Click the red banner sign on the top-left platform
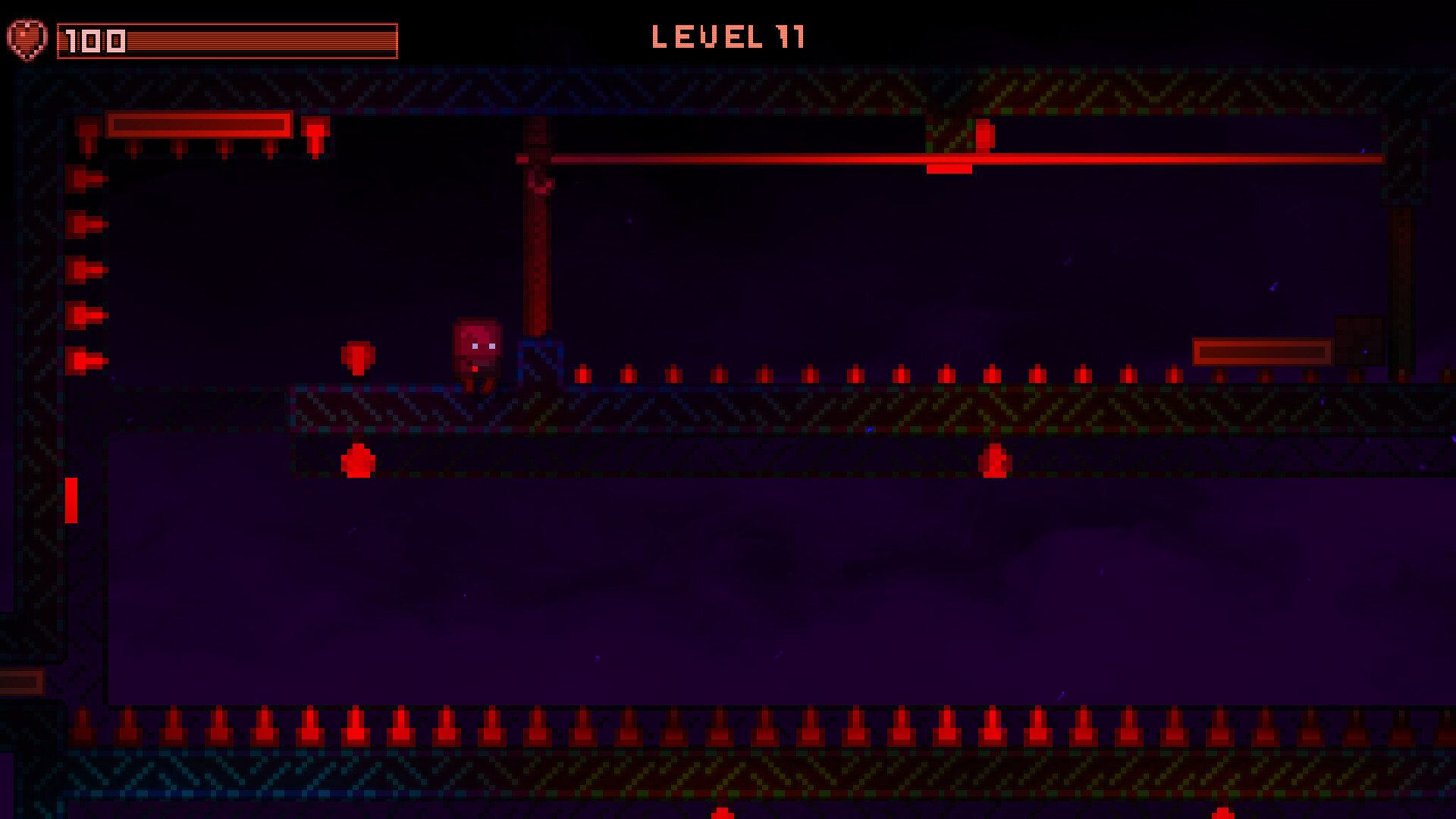This screenshot has width=1456, height=819. pyautogui.click(x=199, y=126)
